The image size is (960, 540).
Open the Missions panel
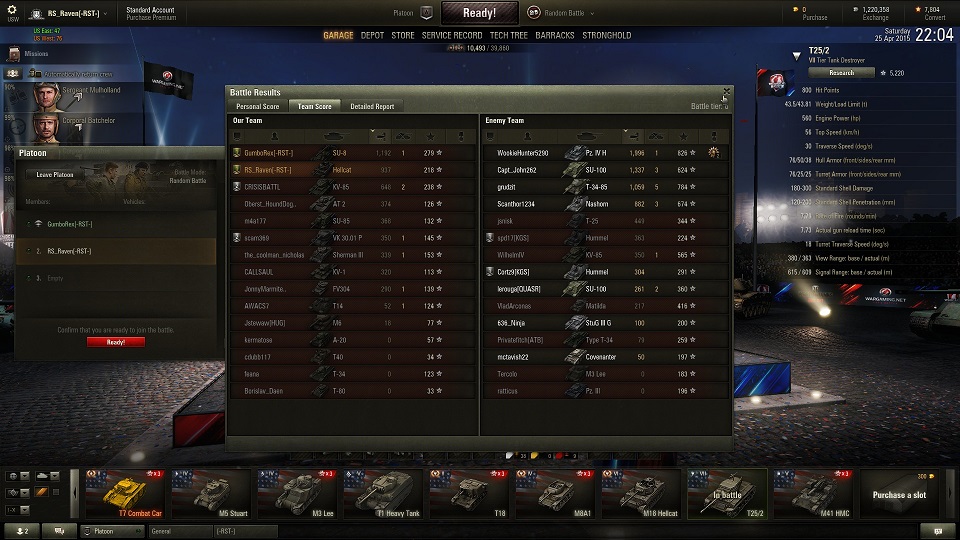(x=36, y=54)
